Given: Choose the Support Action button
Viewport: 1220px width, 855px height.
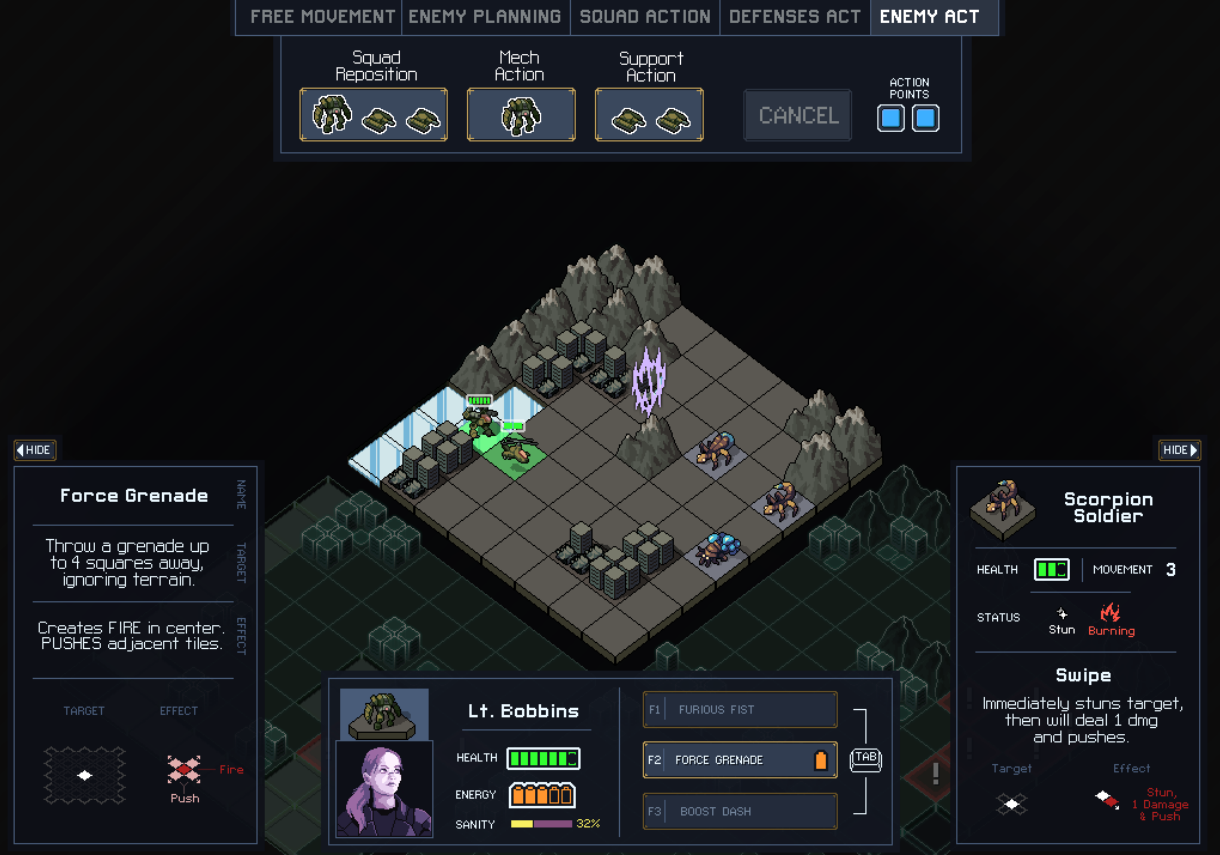Looking at the screenshot, I should [649, 114].
